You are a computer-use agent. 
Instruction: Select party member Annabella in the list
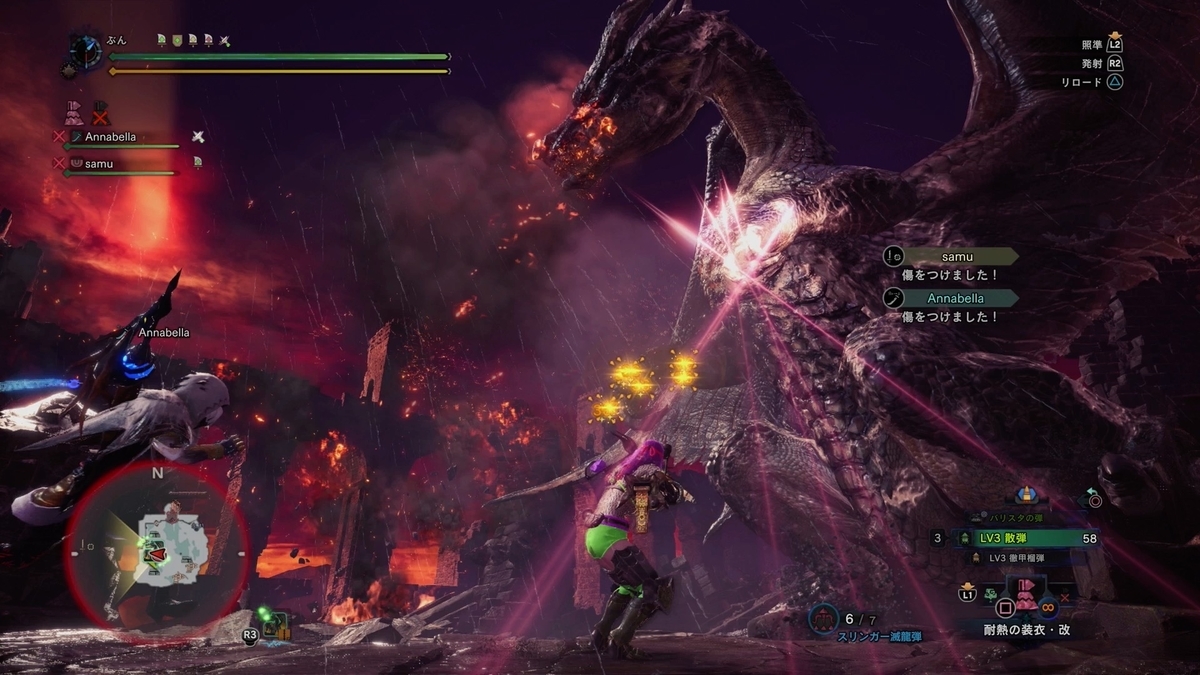point(110,137)
